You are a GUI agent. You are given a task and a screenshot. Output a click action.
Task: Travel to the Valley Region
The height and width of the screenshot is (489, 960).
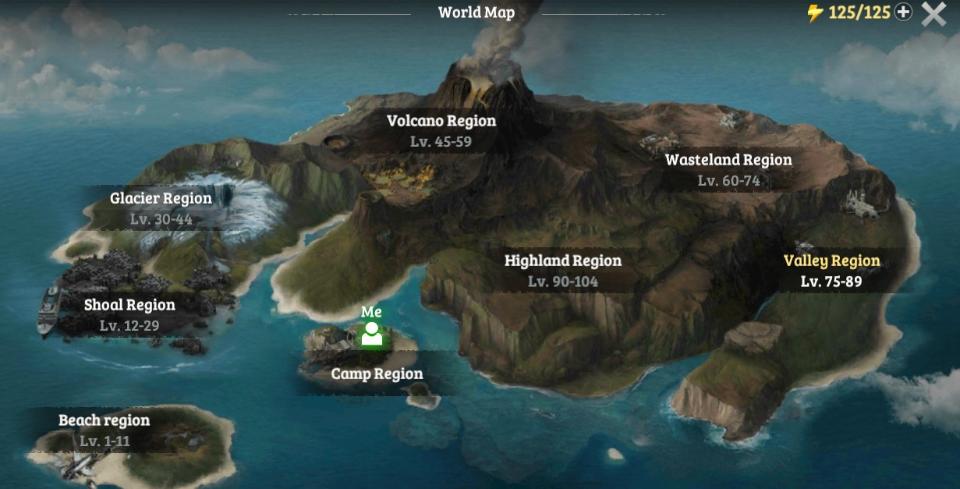point(831,270)
